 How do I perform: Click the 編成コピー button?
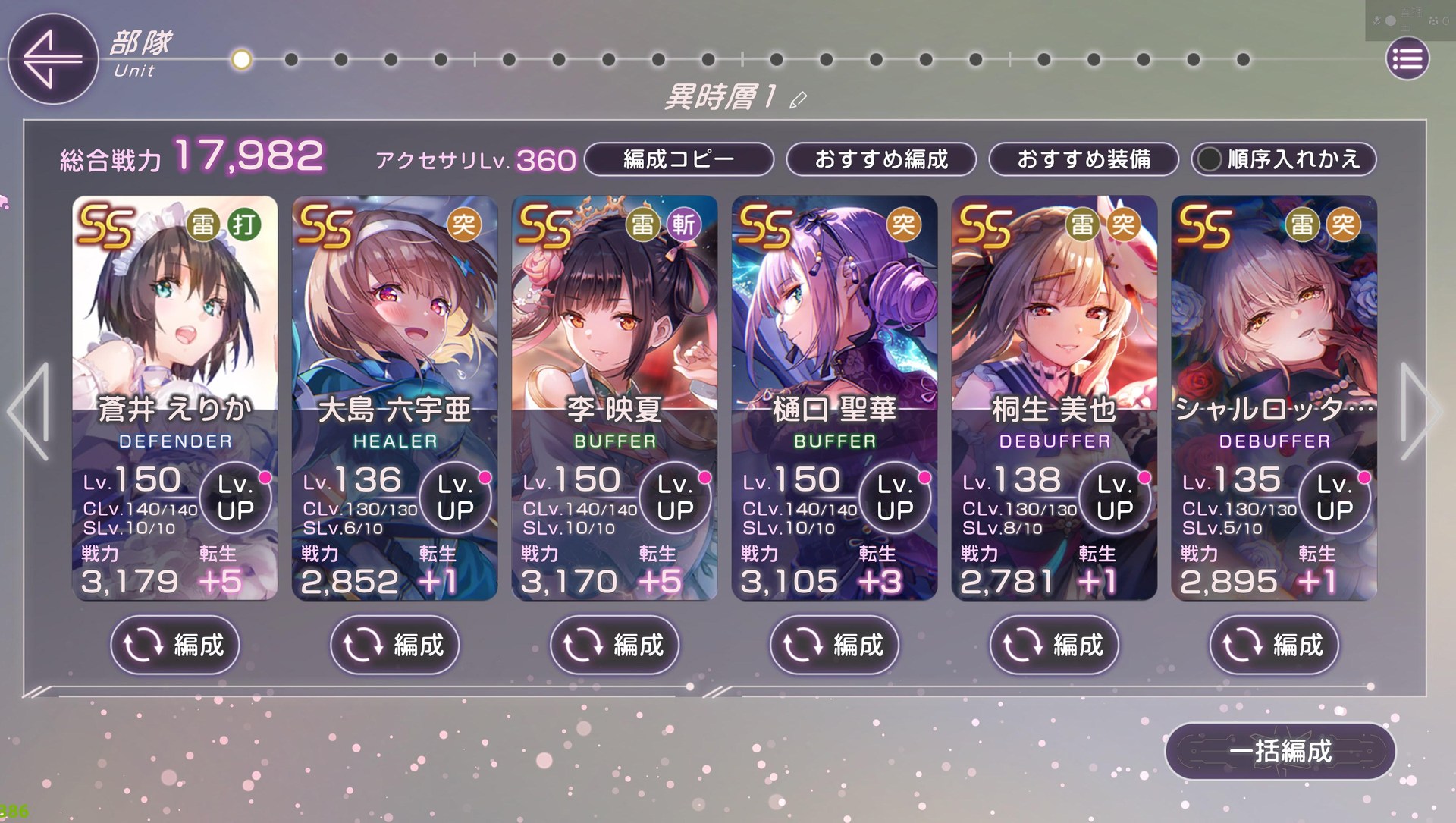[x=679, y=159]
